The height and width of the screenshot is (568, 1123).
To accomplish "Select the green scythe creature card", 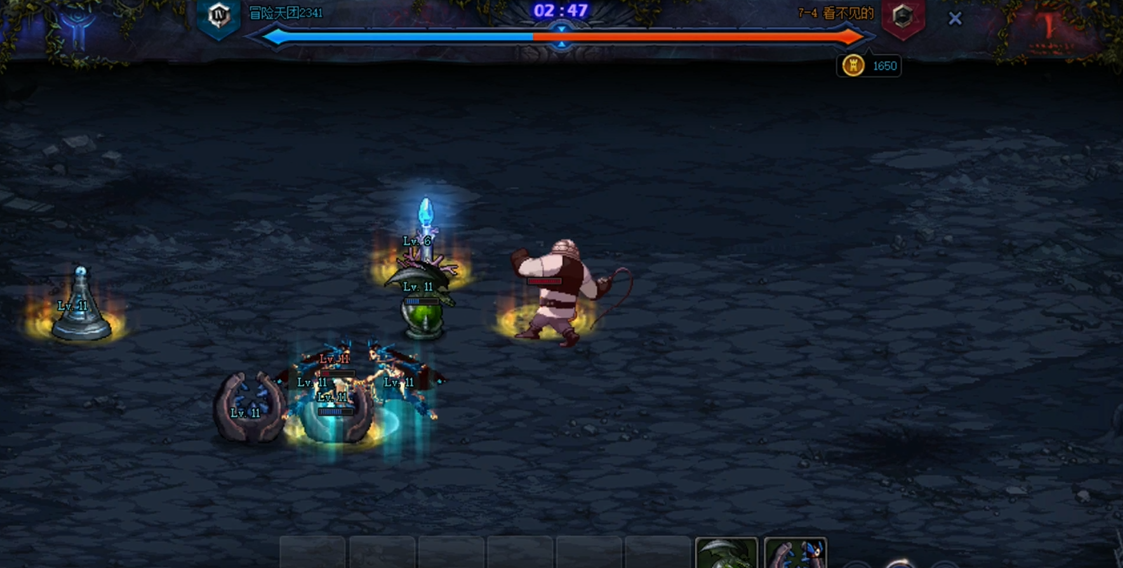I will [726, 553].
